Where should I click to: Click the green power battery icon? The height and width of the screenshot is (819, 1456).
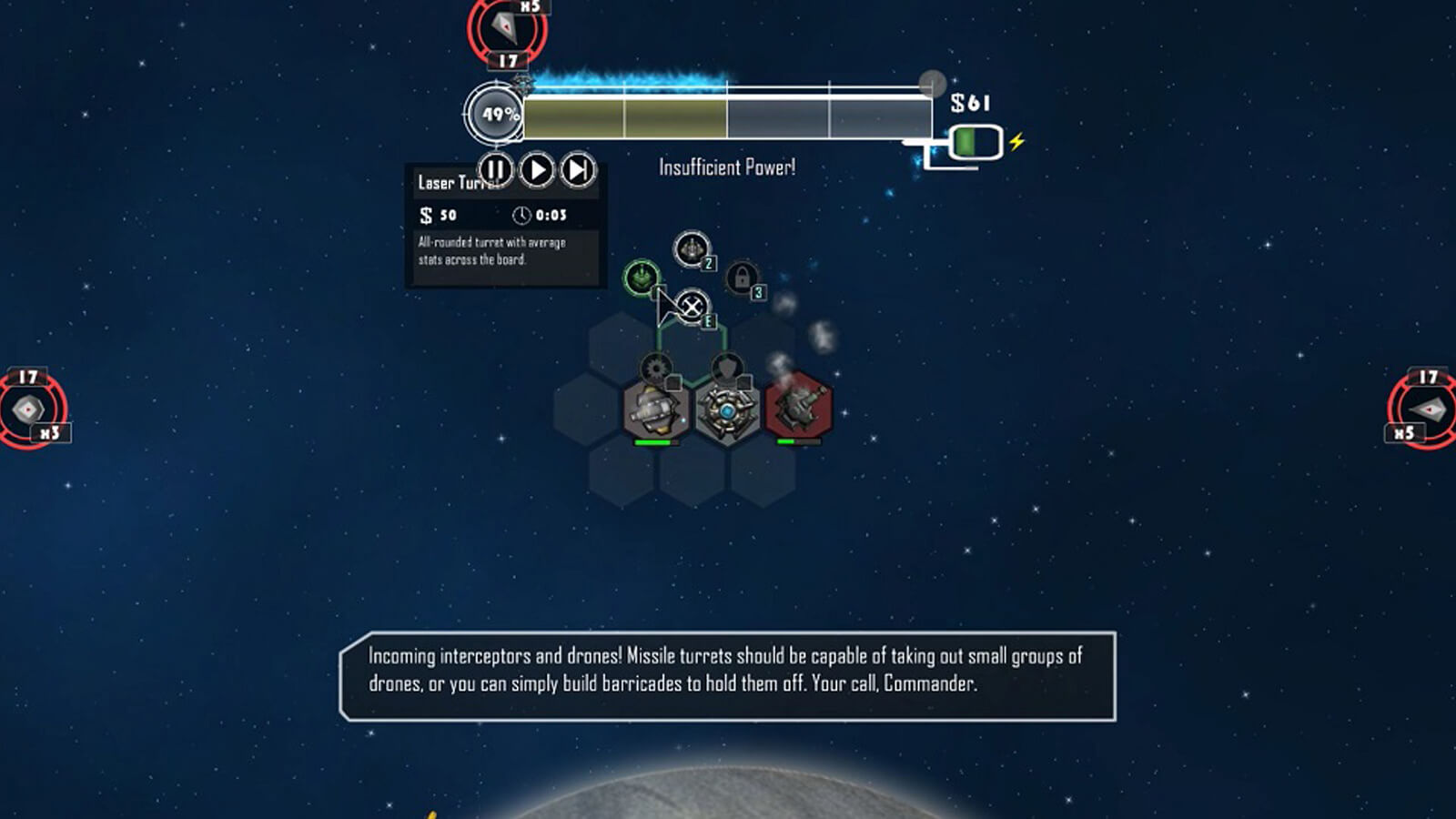(x=975, y=143)
